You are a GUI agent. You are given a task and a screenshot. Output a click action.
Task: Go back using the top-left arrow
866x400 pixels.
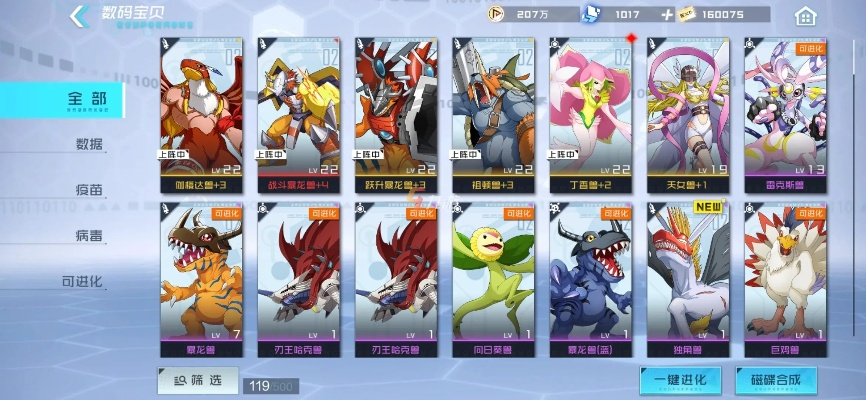(78, 15)
